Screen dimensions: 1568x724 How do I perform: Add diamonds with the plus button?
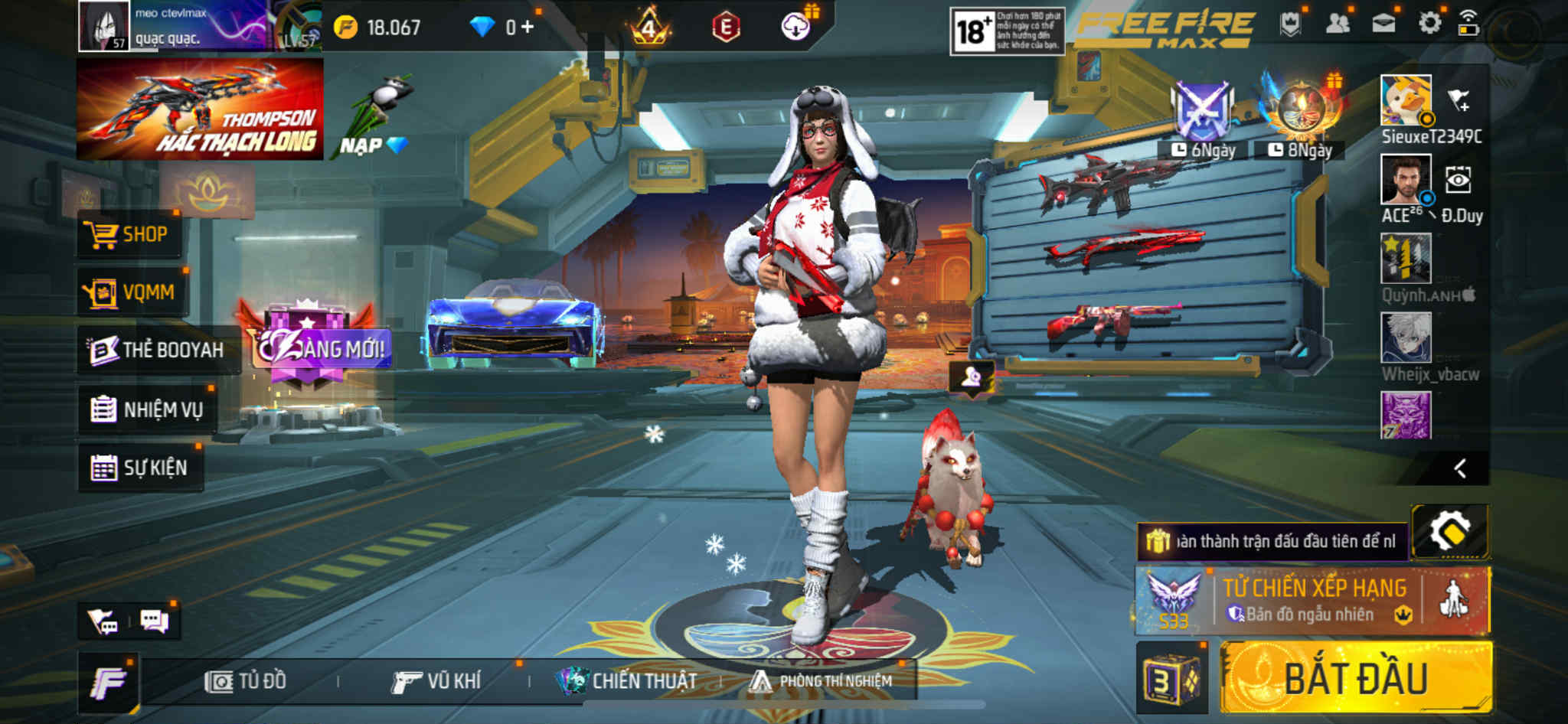coord(528,28)
